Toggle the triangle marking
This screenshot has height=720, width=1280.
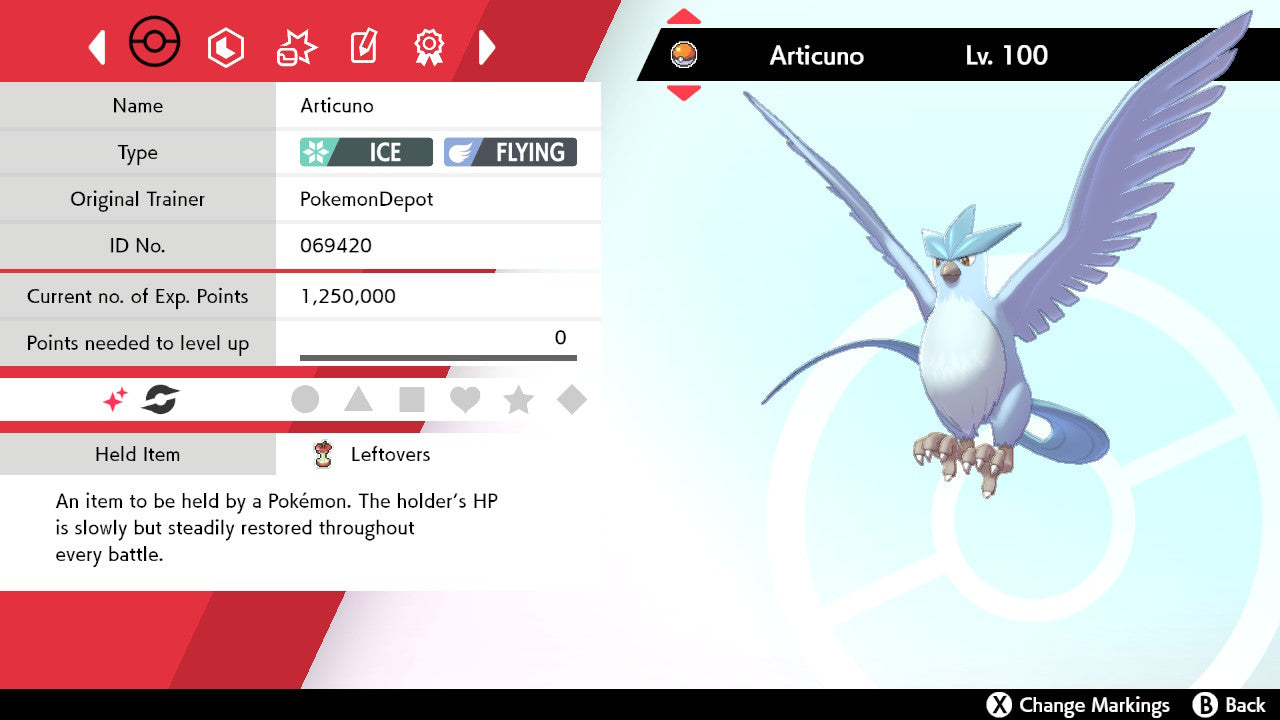click(358, 400)
